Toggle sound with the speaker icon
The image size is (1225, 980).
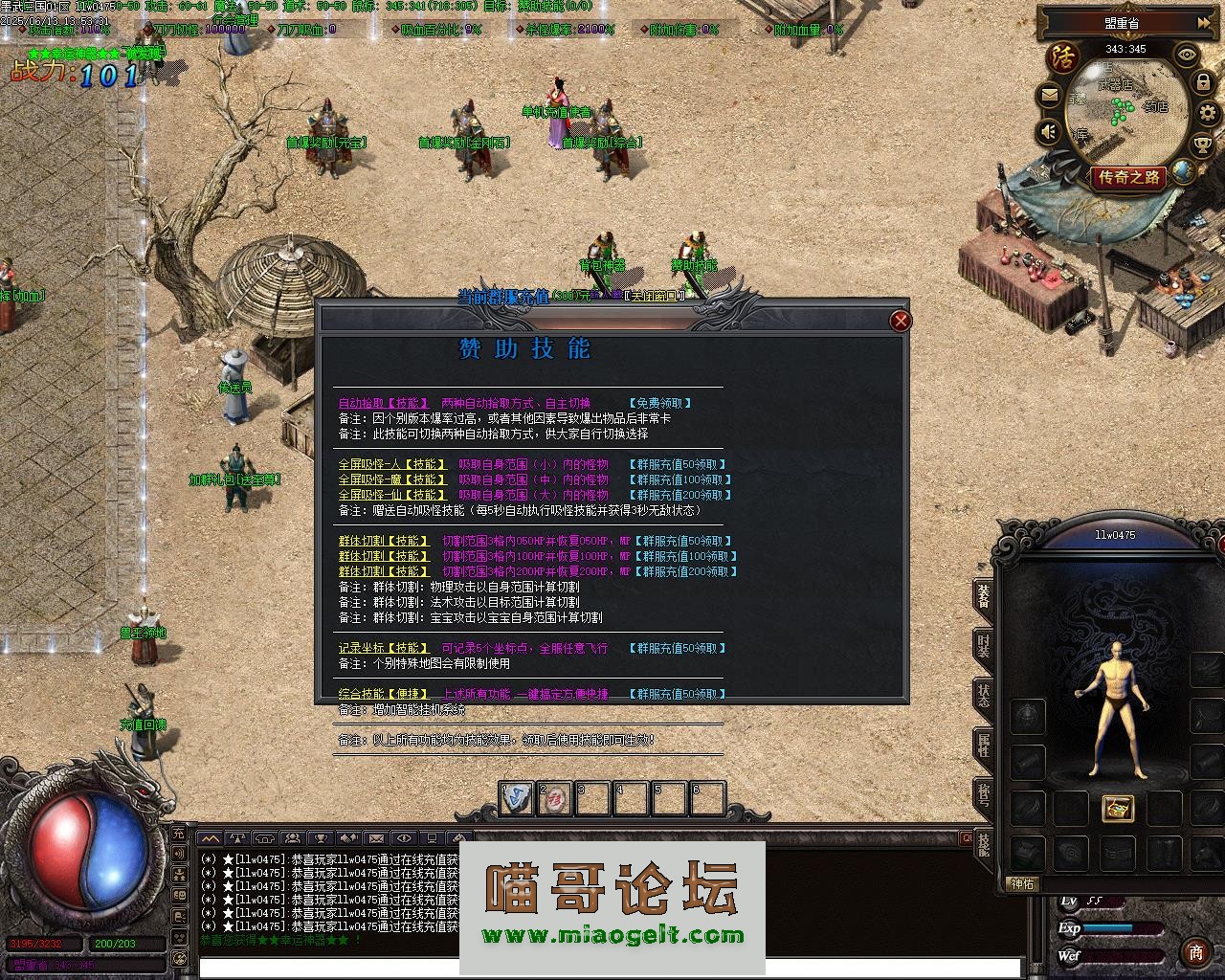pos(1050,131)
